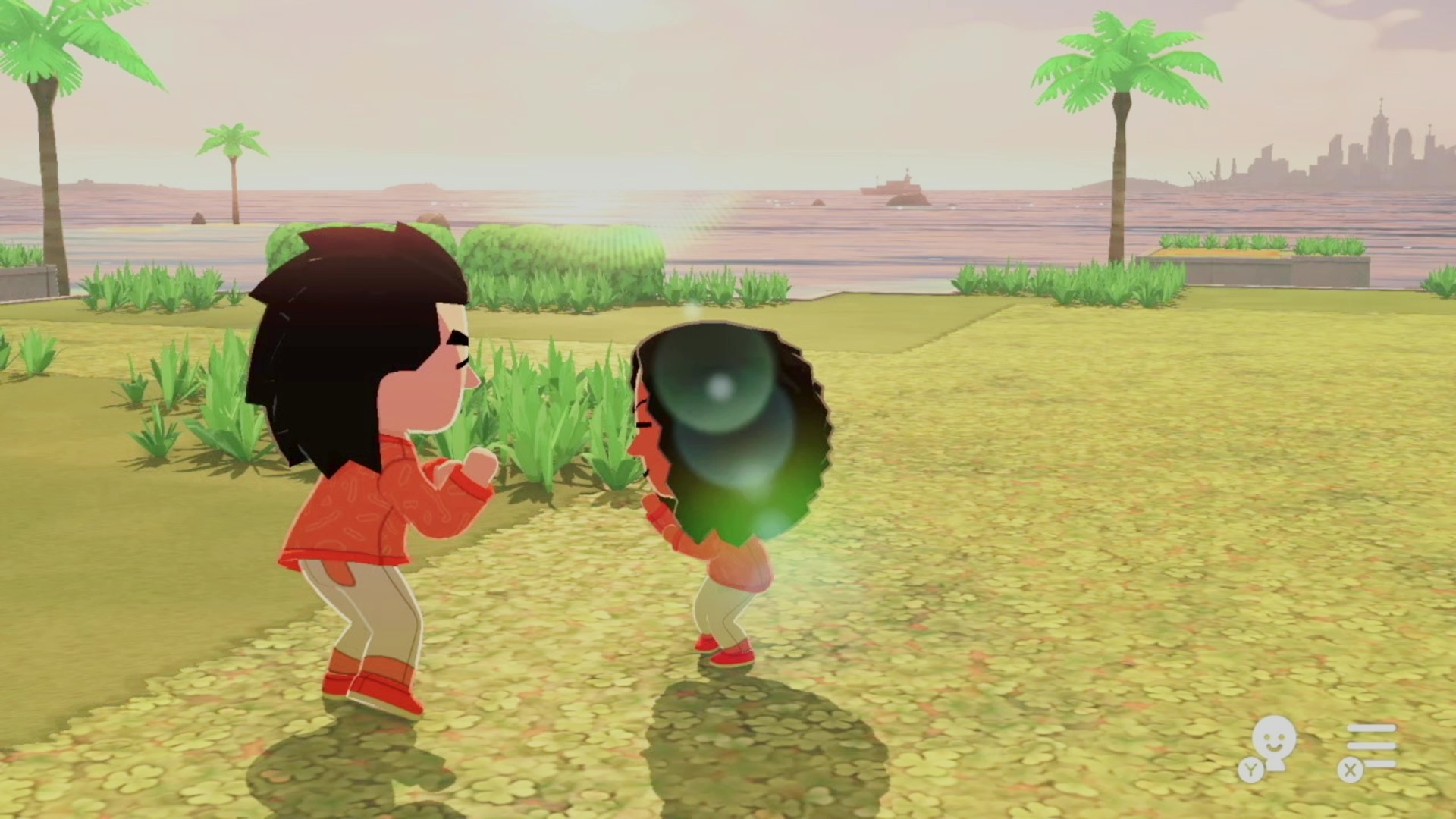Open the three-line menu icon

(1371, 745)
